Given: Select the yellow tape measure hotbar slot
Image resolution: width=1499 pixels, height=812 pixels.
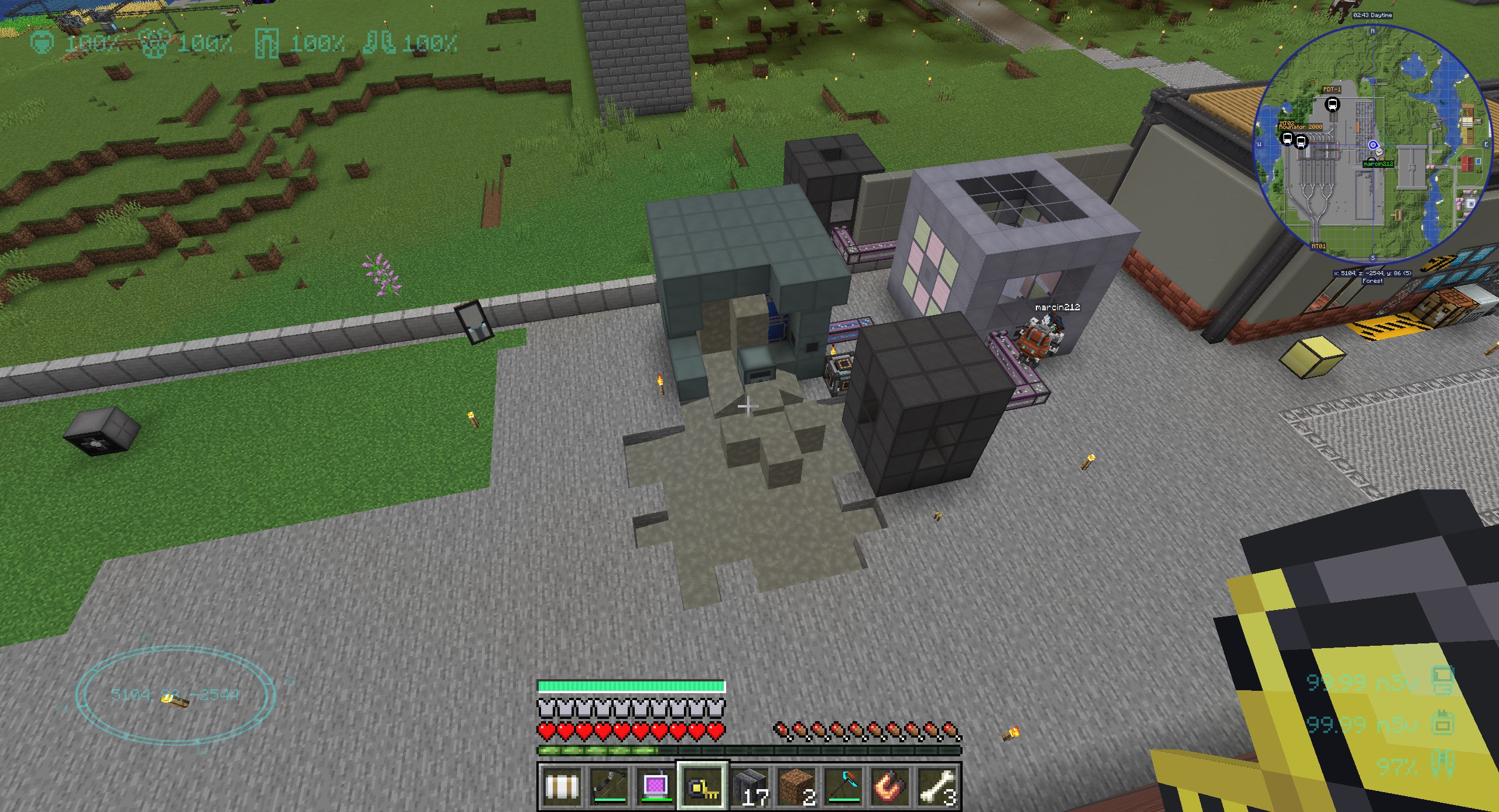Looking at the screenshot, I should point(703,786).
